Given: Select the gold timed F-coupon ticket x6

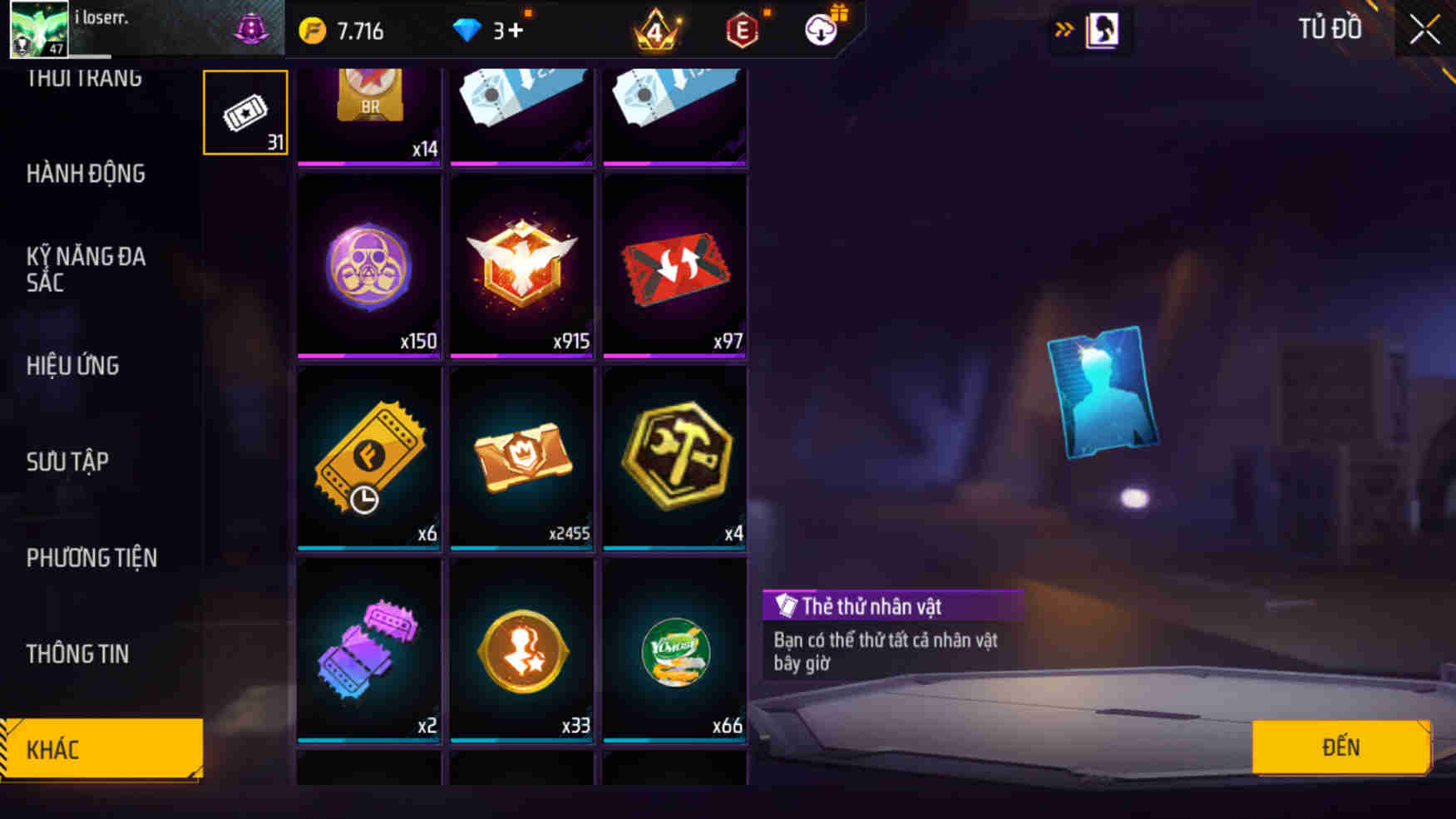Looking at the screenshot, I should point(368,457).
